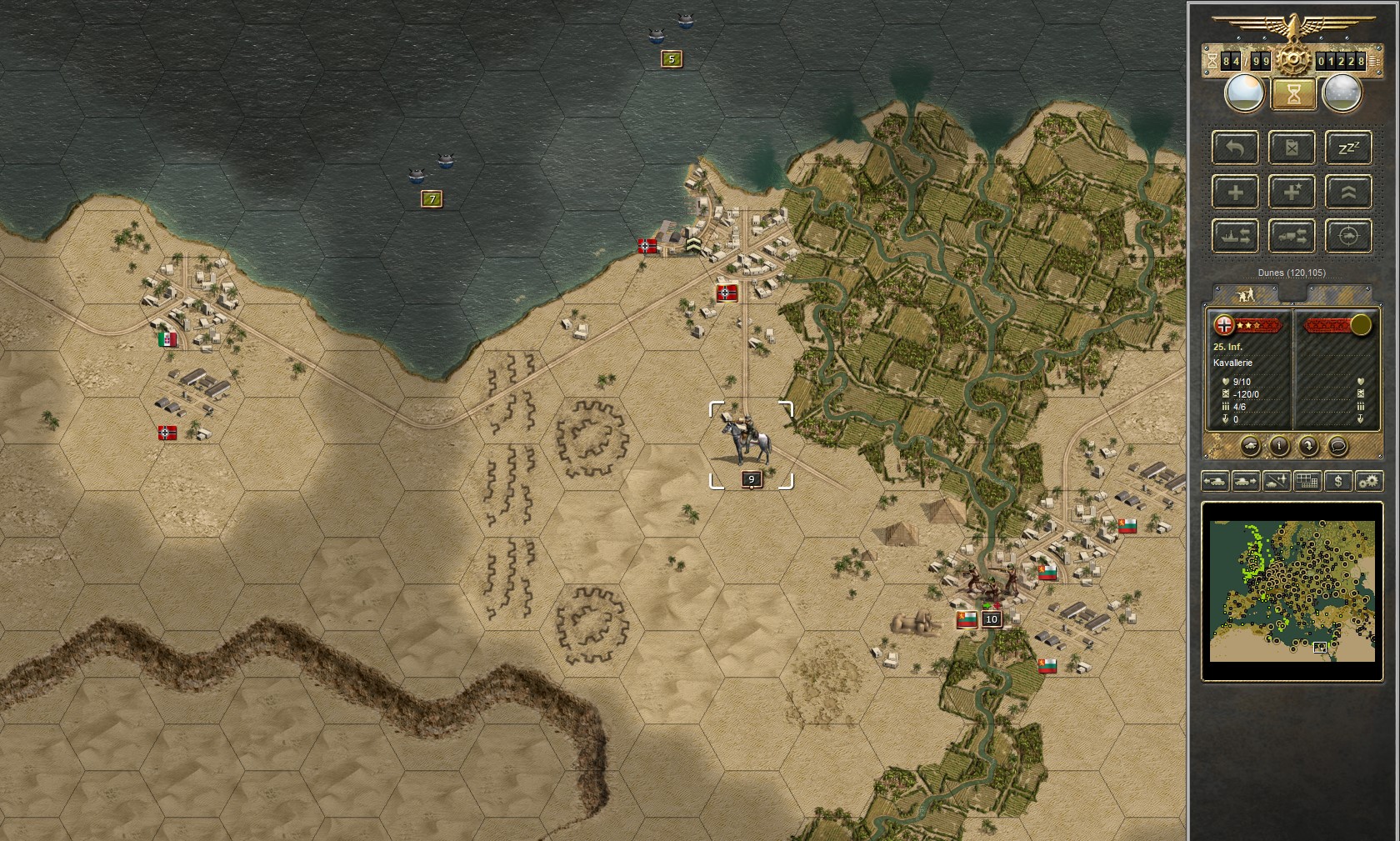Request elite replacements for the unit
The height and width of the screenshot is (841, 1400).
(x=1292, y=193)
